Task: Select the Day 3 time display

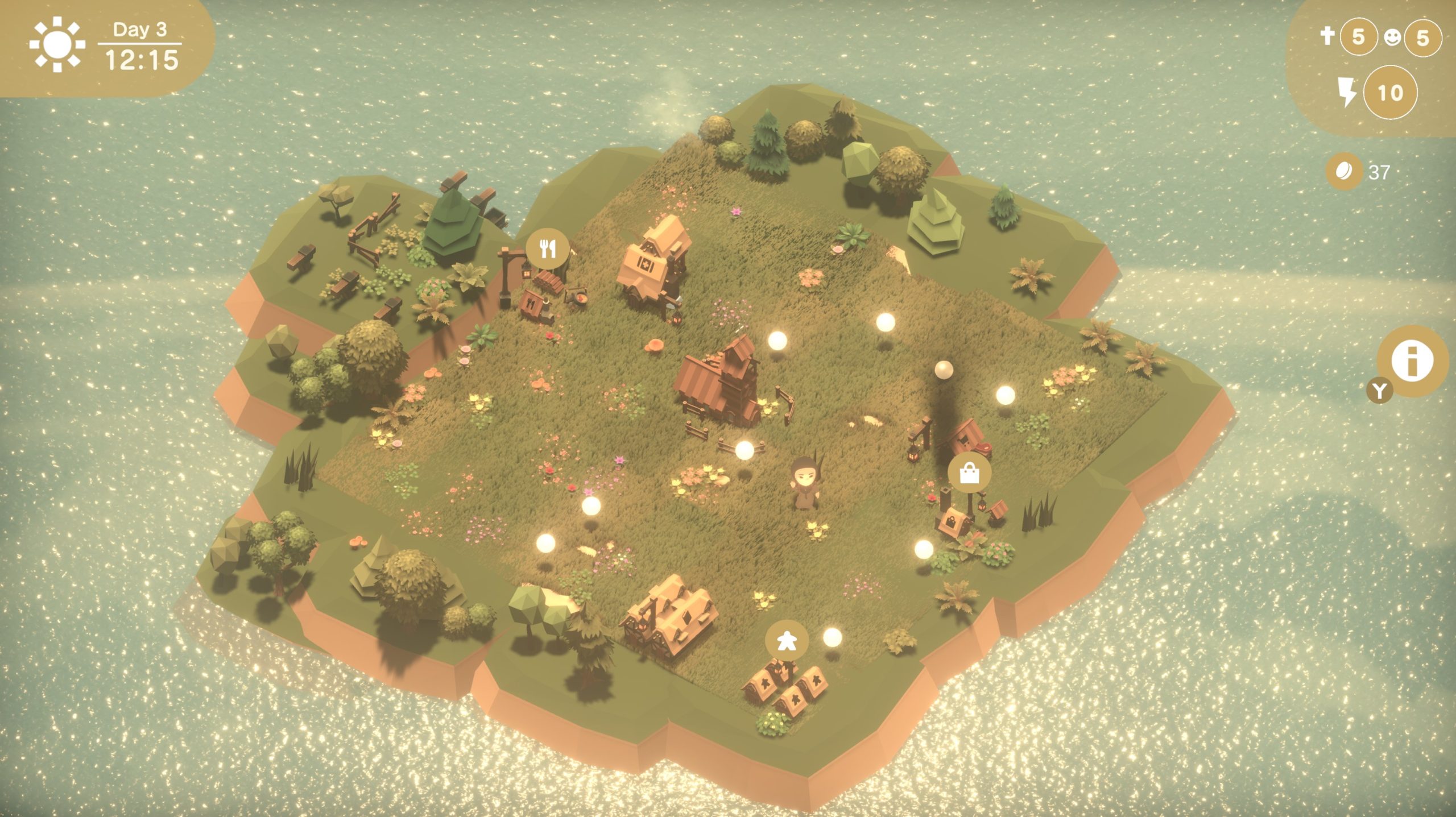Action: tap(141, 30)
